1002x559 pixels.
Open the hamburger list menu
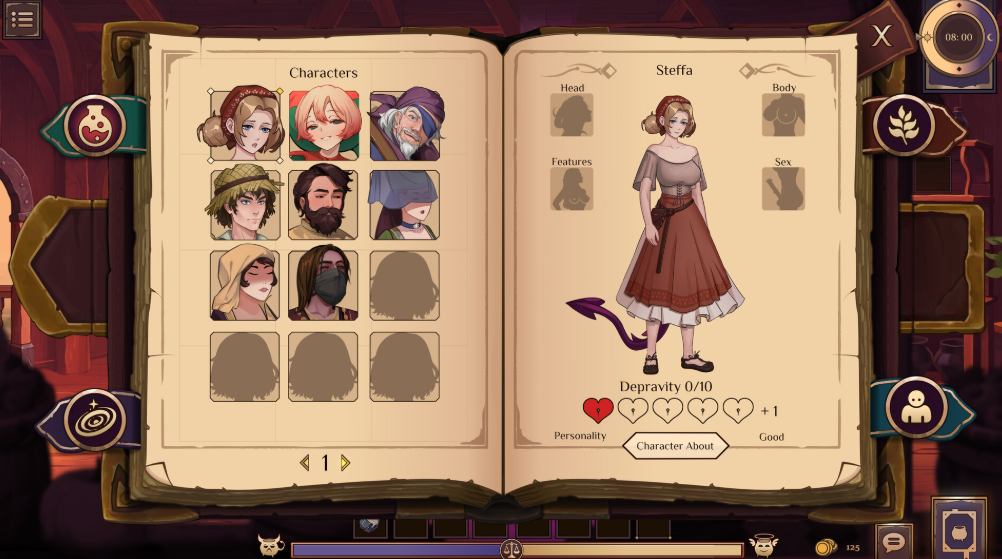click(x=21, y=19)
